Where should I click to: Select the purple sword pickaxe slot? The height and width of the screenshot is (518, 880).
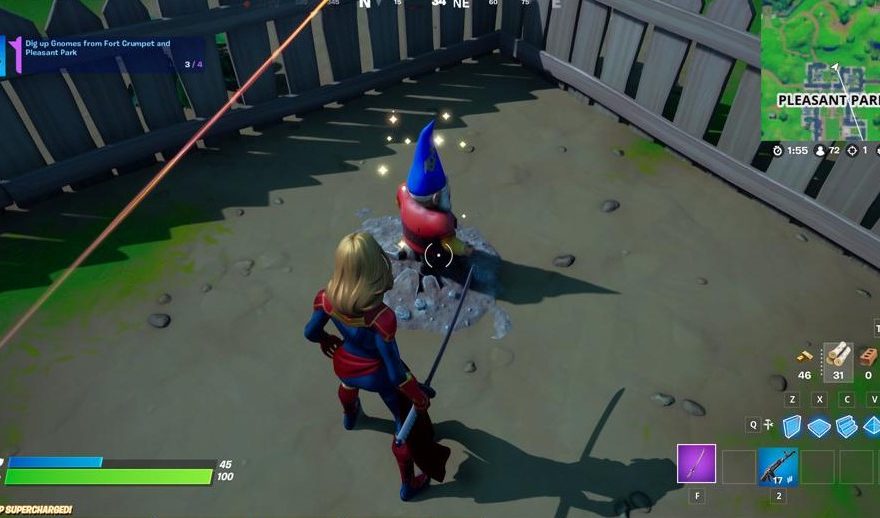point(696,464)
